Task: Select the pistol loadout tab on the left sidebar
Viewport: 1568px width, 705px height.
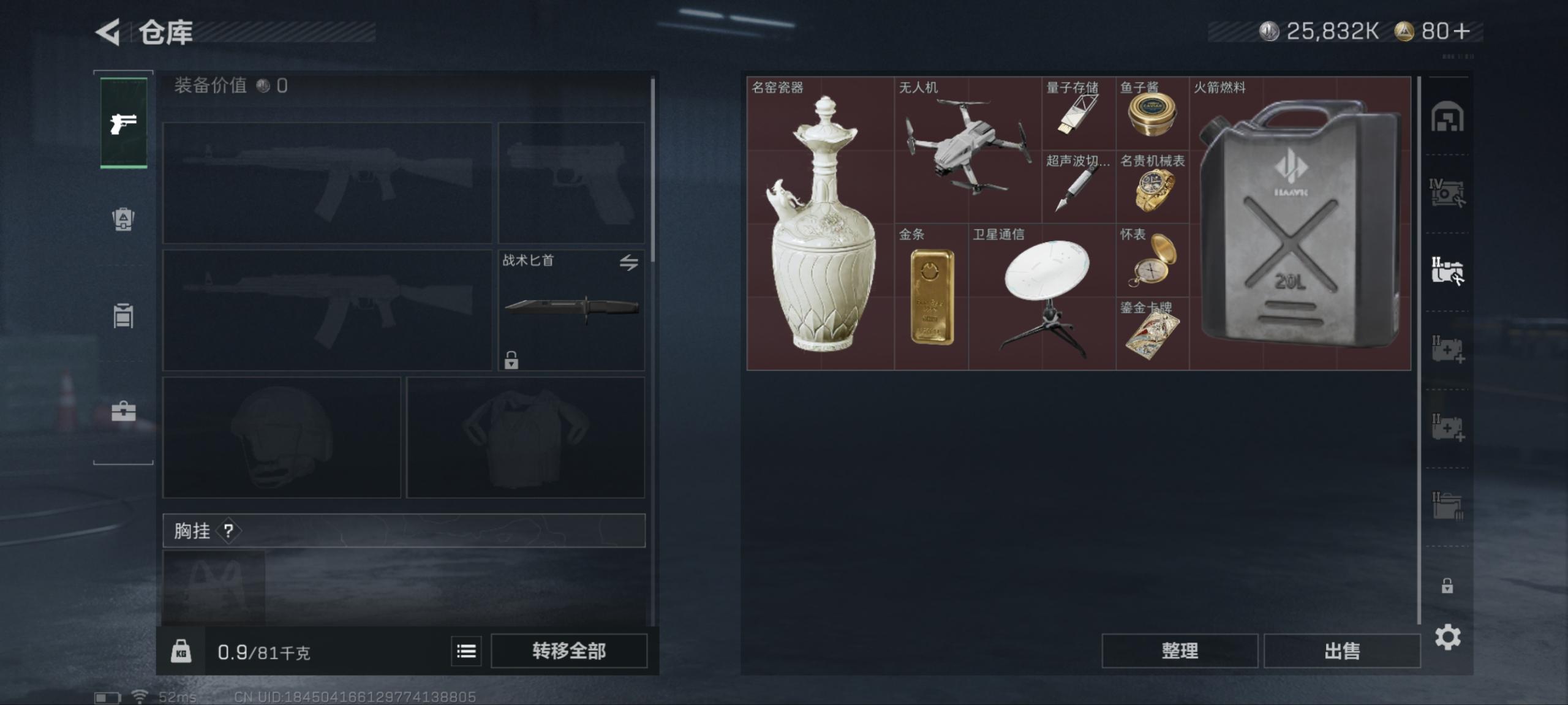Action: tap(123, 123)
